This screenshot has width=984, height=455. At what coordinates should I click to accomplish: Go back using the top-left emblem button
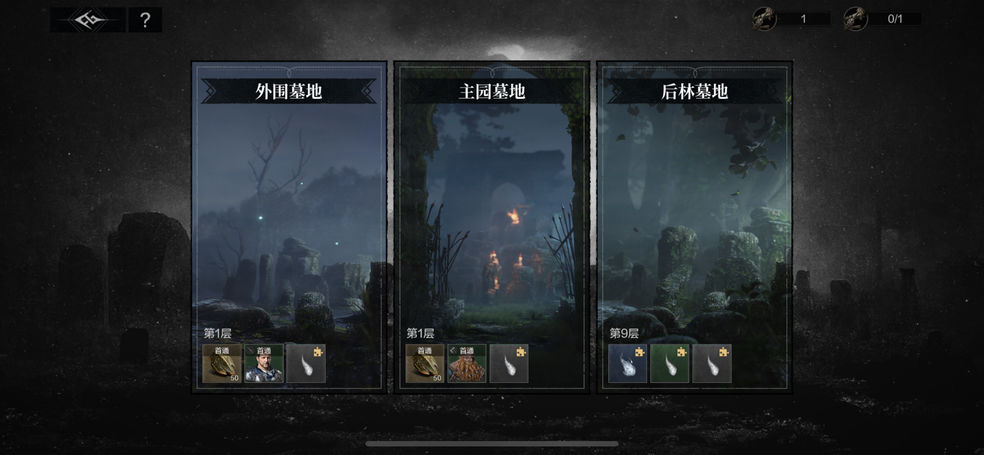click(x=87, y=20)
